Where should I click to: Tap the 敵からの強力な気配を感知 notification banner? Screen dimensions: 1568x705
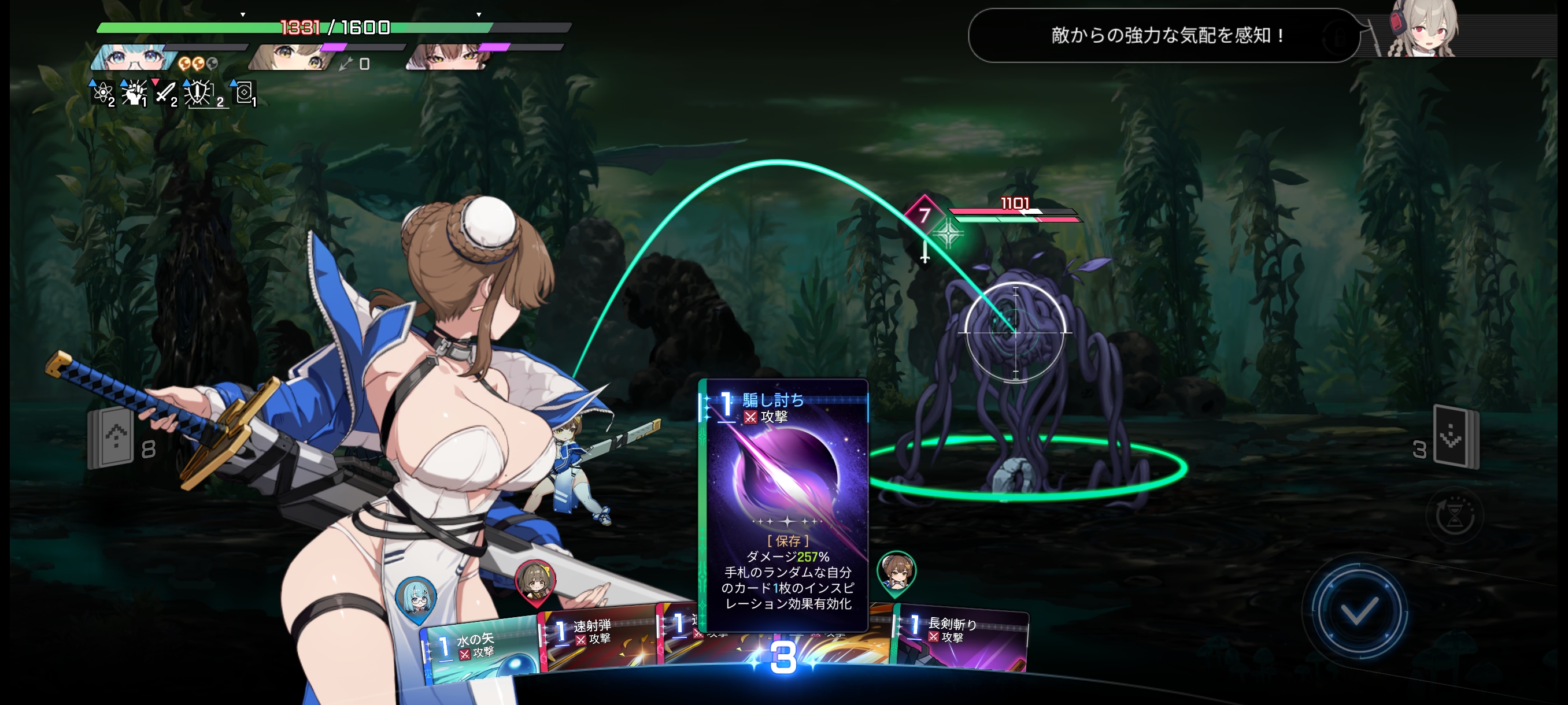point(1163,35)
